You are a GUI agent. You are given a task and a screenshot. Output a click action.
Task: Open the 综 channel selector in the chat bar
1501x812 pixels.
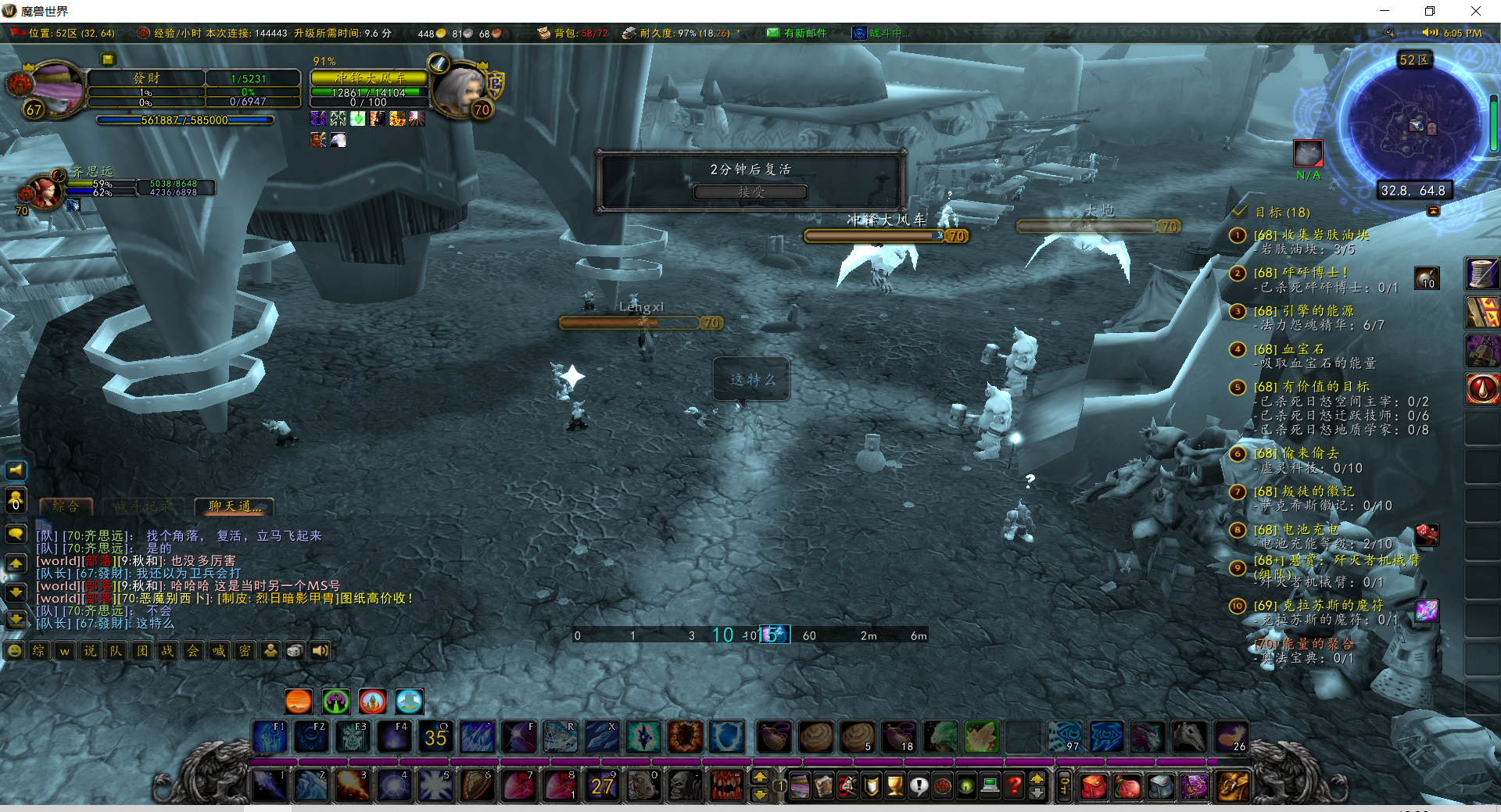click(x=38, y=650)
